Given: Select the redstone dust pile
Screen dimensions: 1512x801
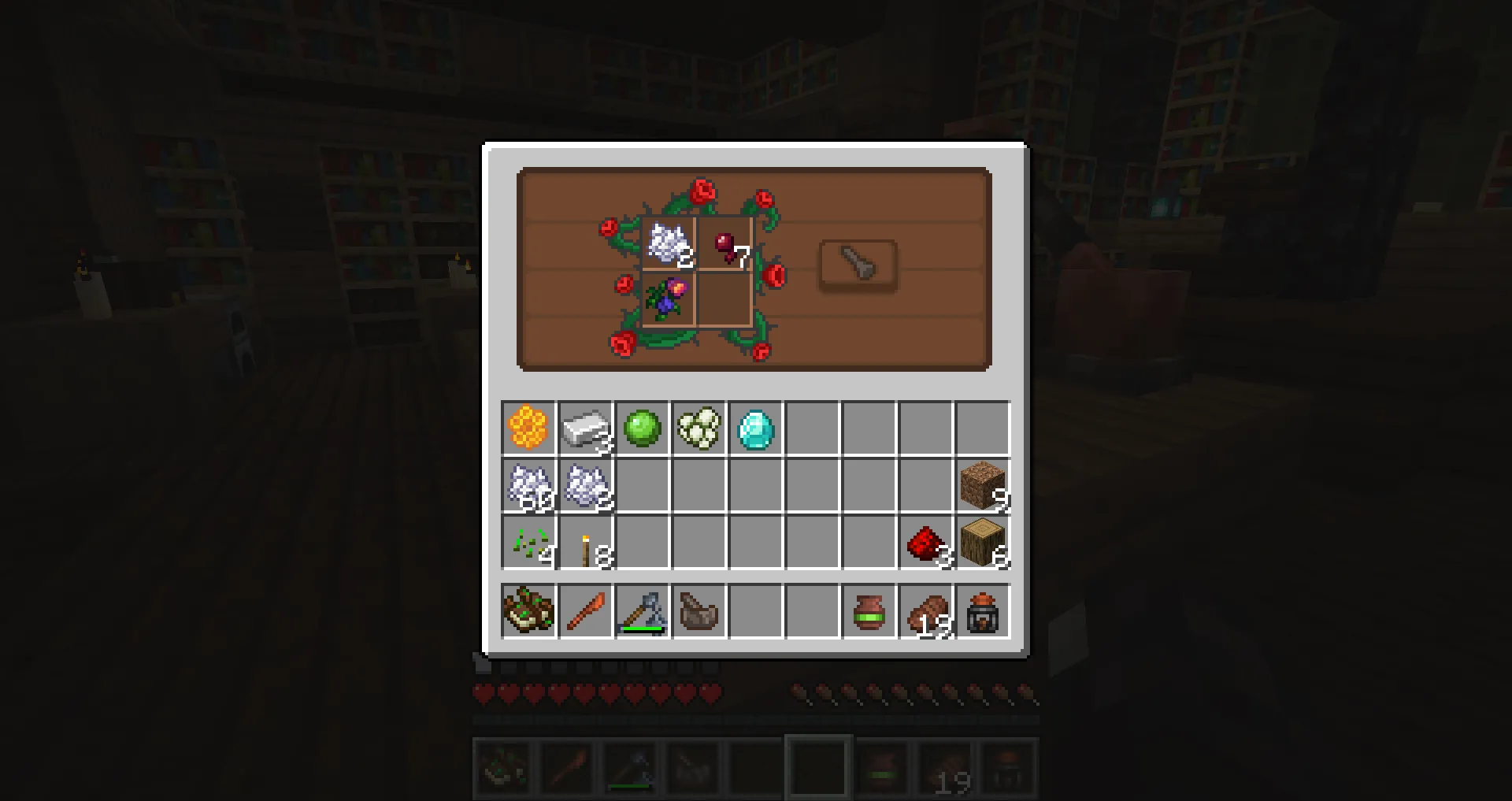Looking at the screenshot, I should coord(926,543).
